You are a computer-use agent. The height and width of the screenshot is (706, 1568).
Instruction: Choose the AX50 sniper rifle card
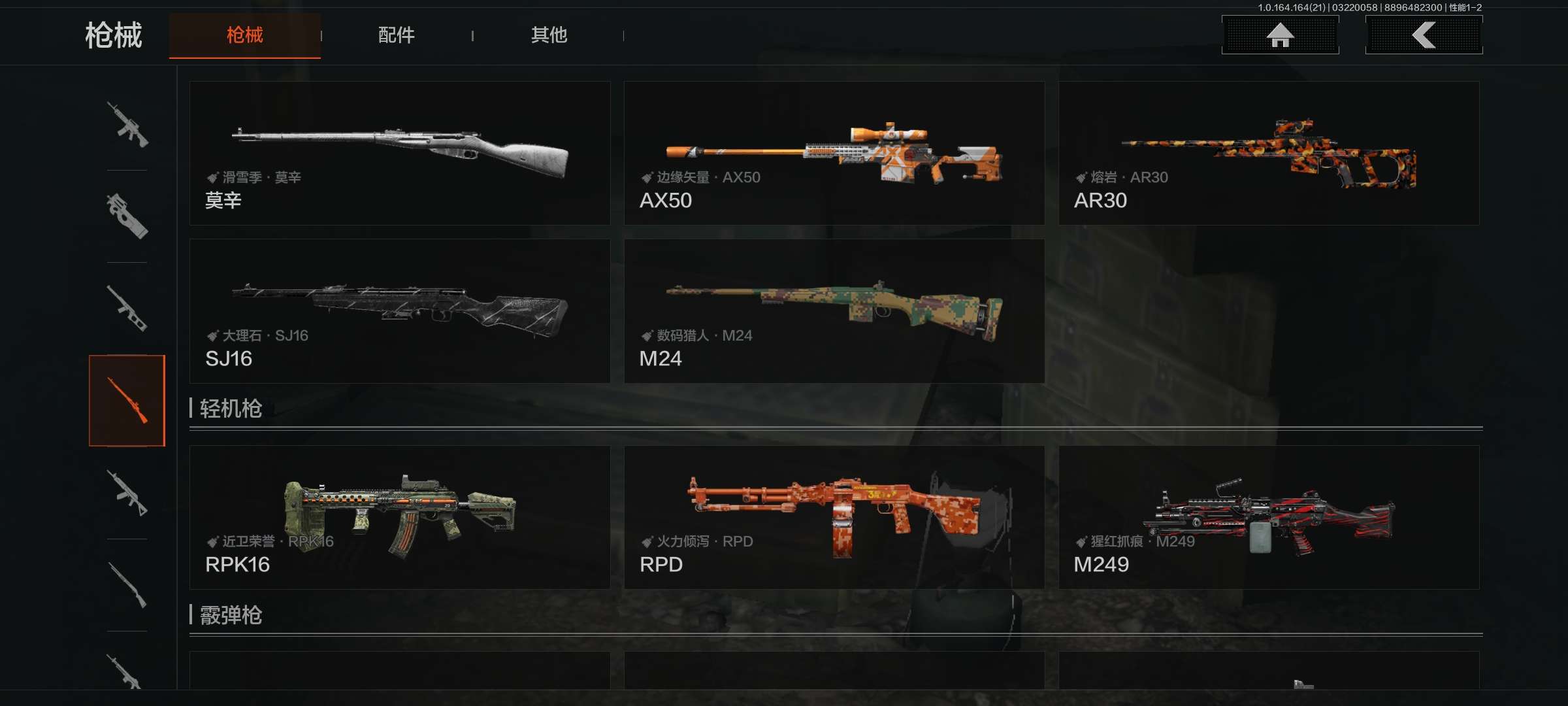click(x=834, y=154)
